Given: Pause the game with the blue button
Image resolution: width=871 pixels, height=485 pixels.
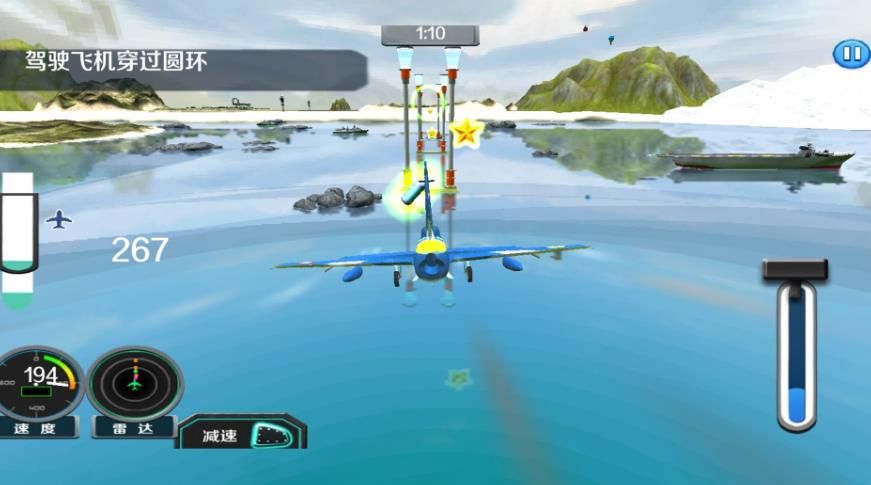Looking at the screenshot, I should click(x=850, y=54).
